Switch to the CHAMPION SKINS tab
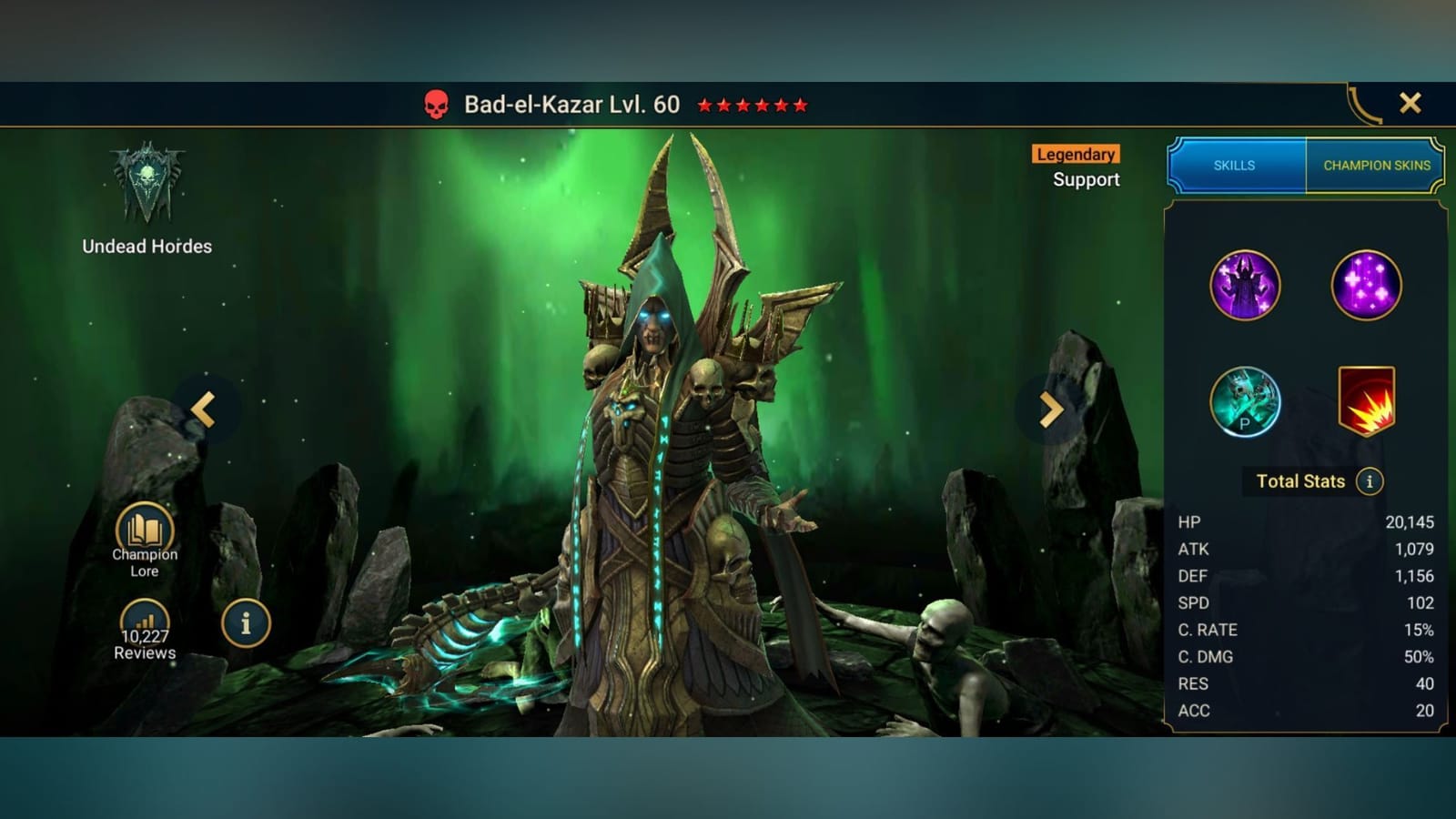Image resolution: width=1456 pixels, height=819 pixels. pos(1375,166)
